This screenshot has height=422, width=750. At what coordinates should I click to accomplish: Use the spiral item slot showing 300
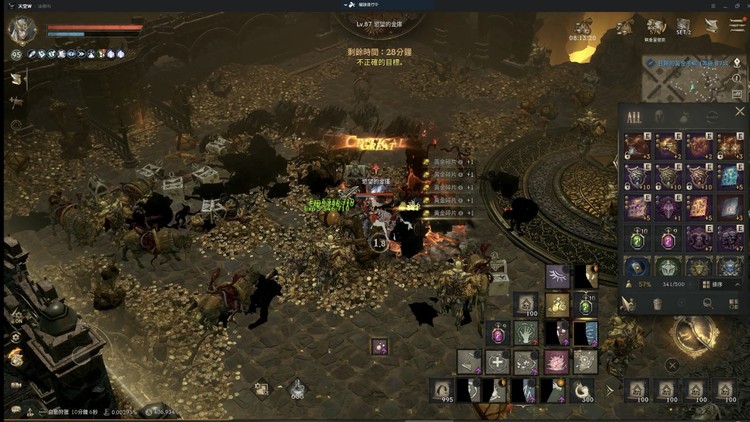coord(584,390)
